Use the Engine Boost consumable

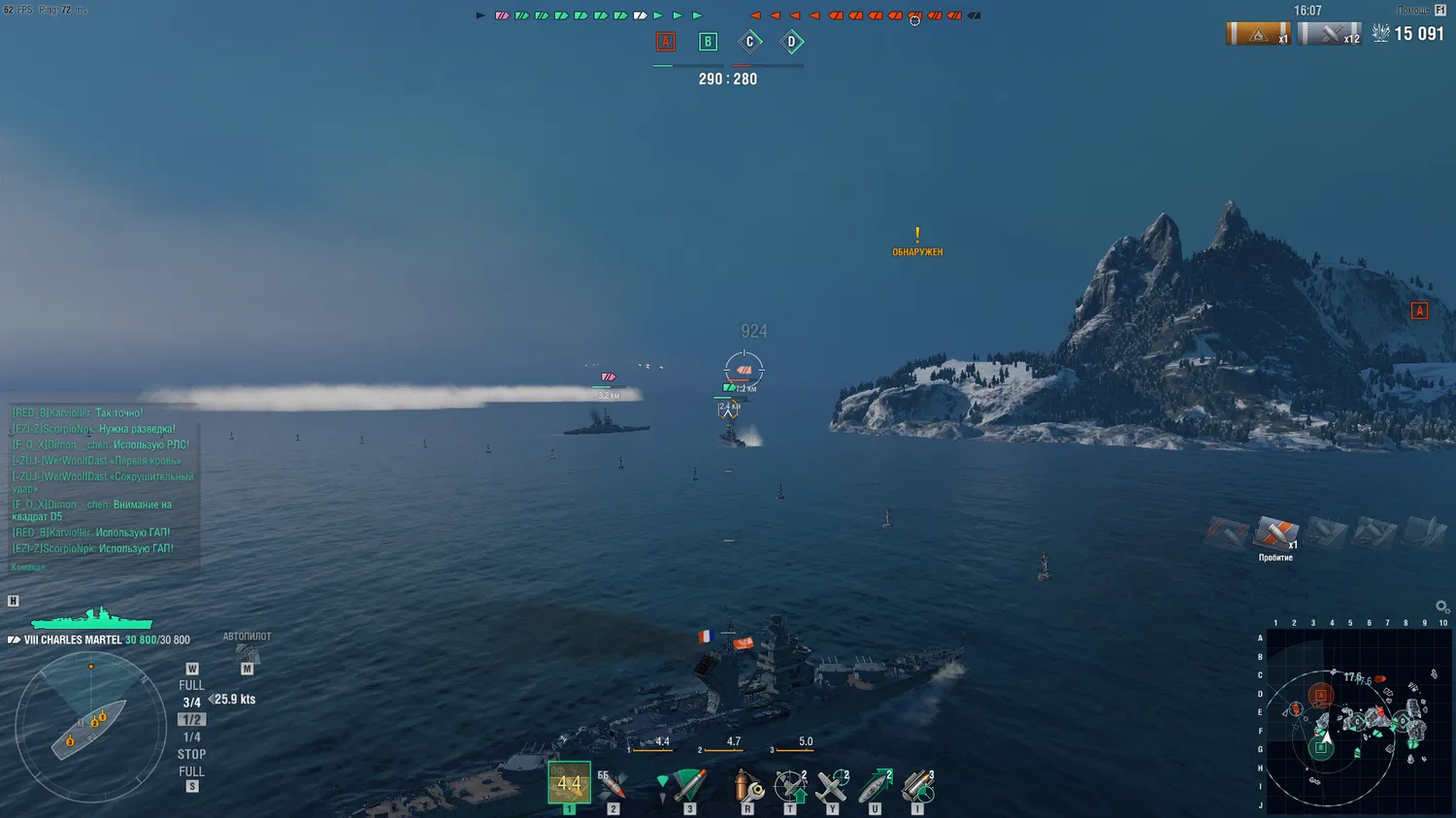[x=875, y=785]
